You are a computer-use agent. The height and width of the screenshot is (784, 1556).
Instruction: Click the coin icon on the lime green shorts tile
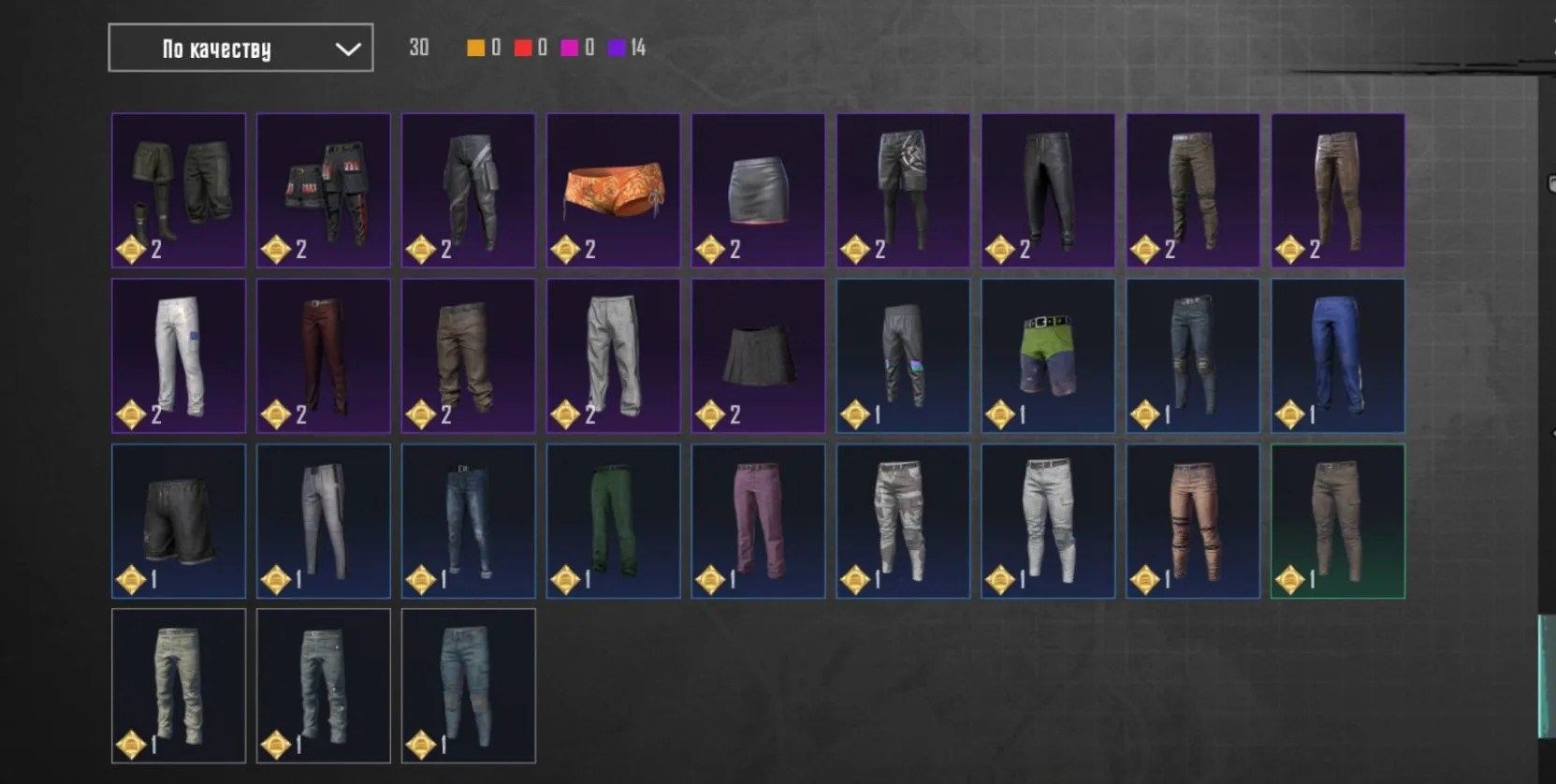1000,412
